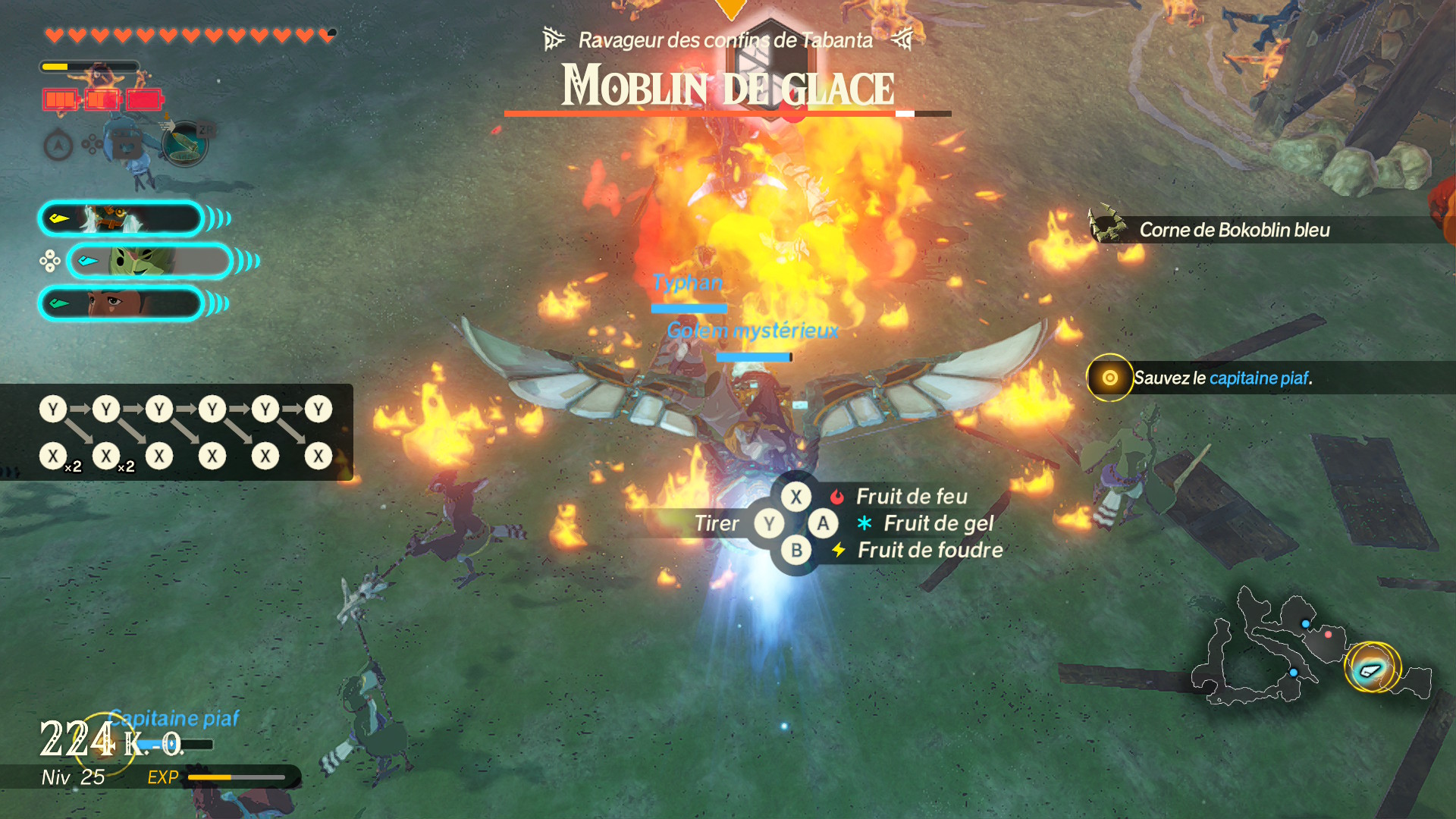
Task: Activate the Zonai rocket device icon
Action: coord(184,143)
